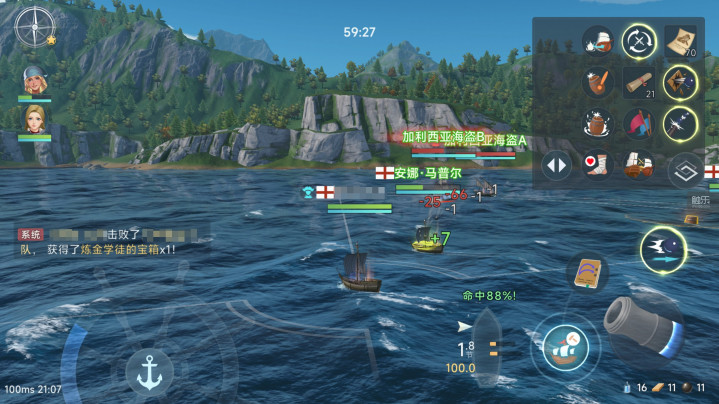Use the heart speech-bubble item
Screen dimensions: 719x404
tap(597, 163)
